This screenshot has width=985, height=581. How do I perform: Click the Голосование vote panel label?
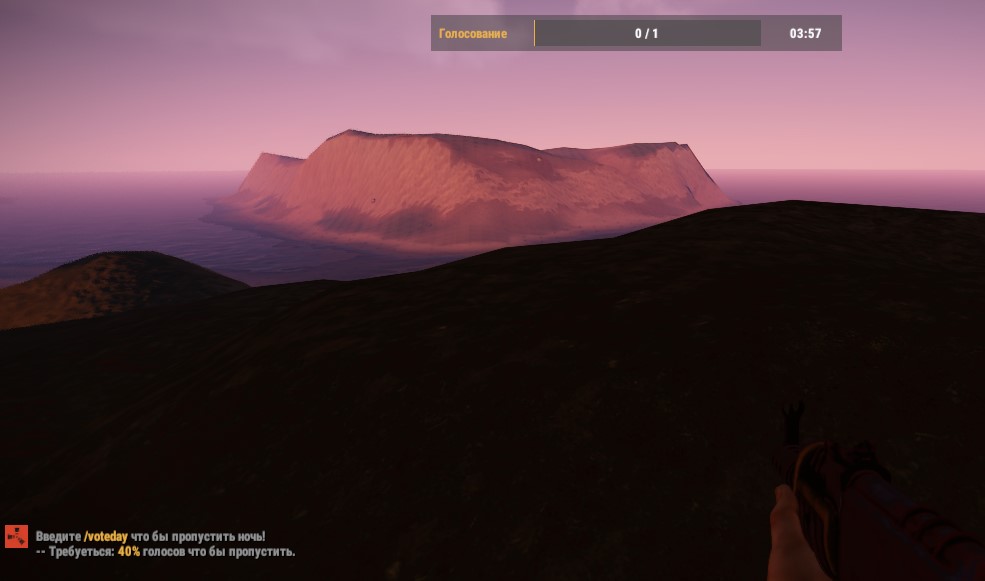(x=473, y=33)
